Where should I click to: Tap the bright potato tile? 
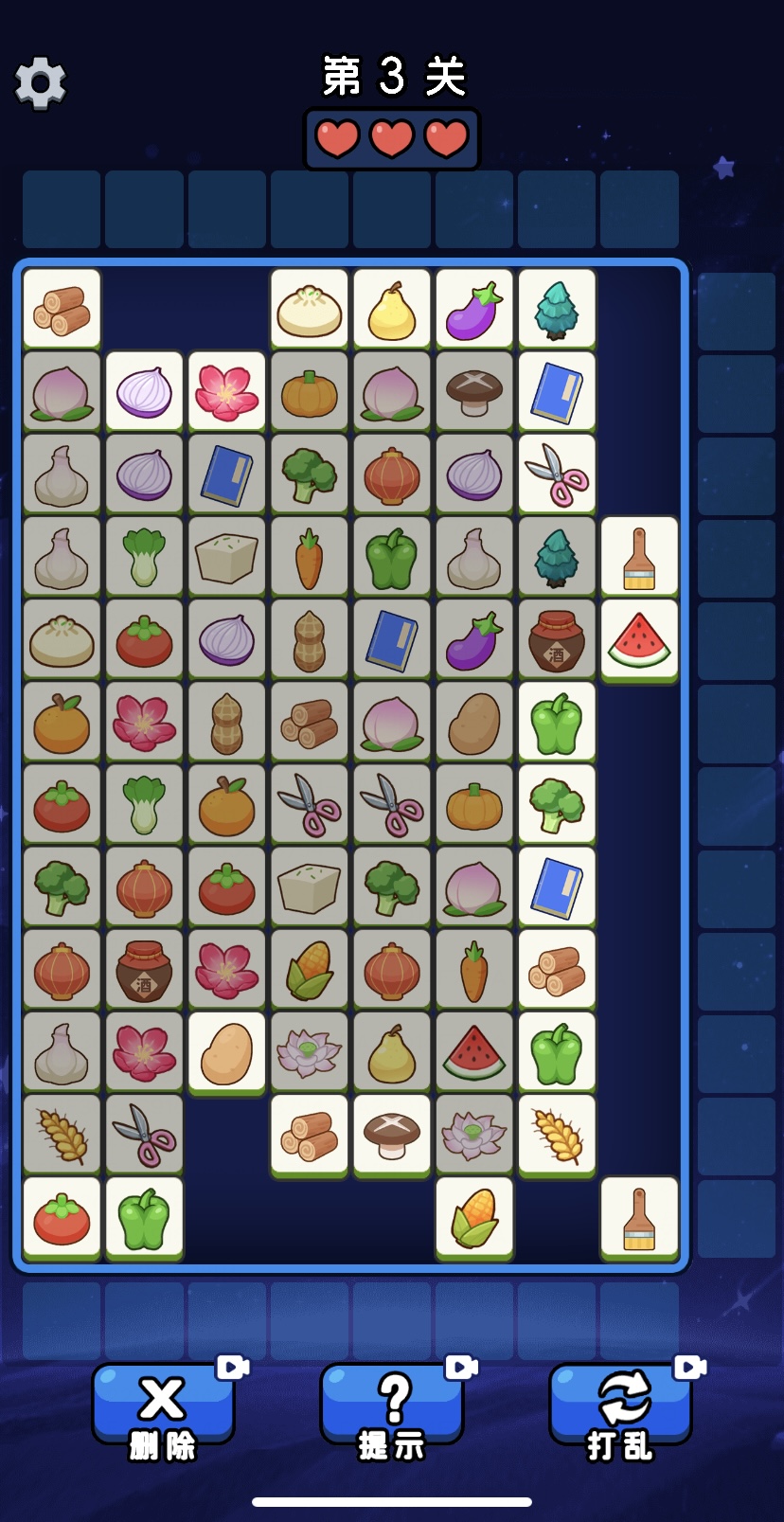pyautogui.click(x=226, y=1051)
